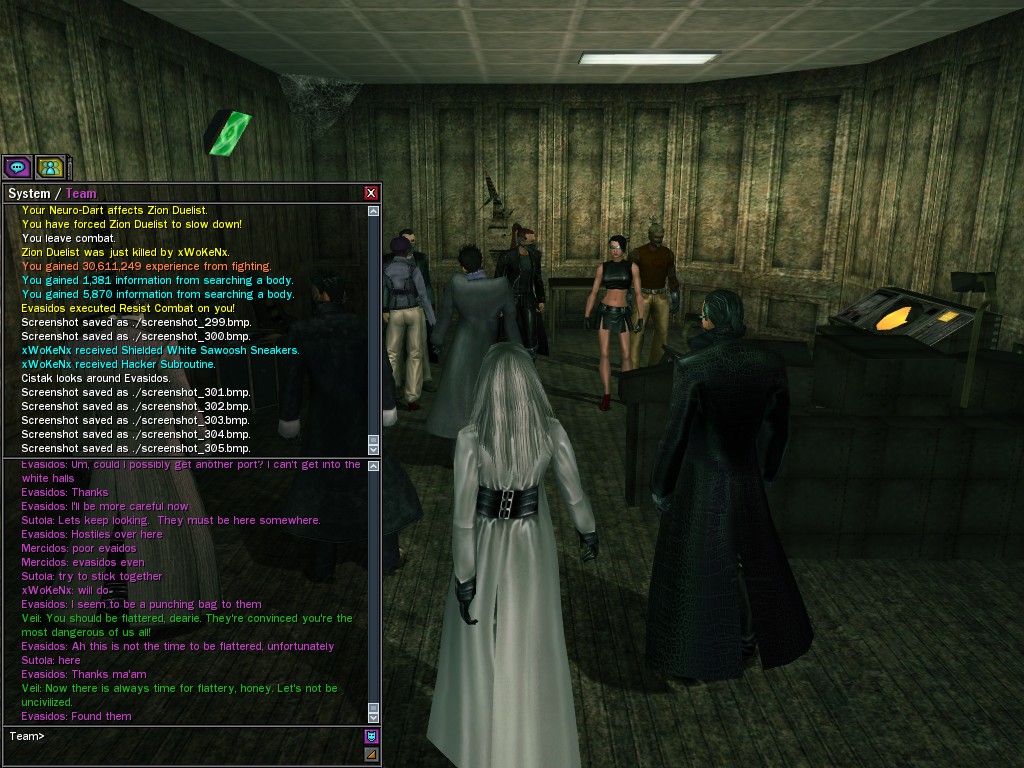Click the team chat scroll-down arrow
Viewport: 1024px width, 768px height.
[x=374, y=716]
